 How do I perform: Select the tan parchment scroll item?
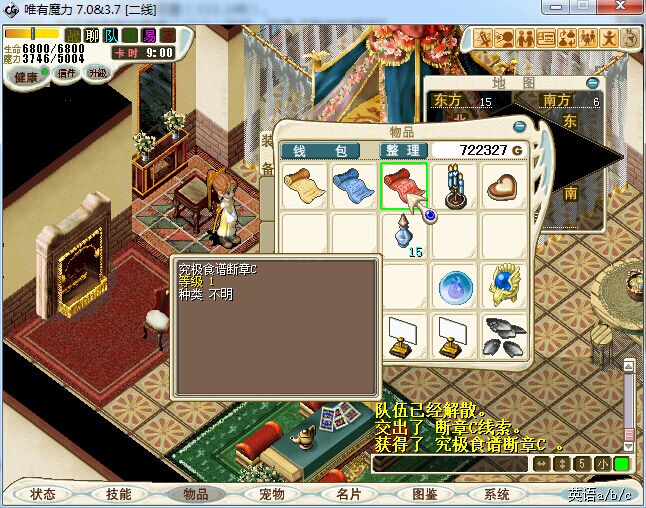pos(303,186)
